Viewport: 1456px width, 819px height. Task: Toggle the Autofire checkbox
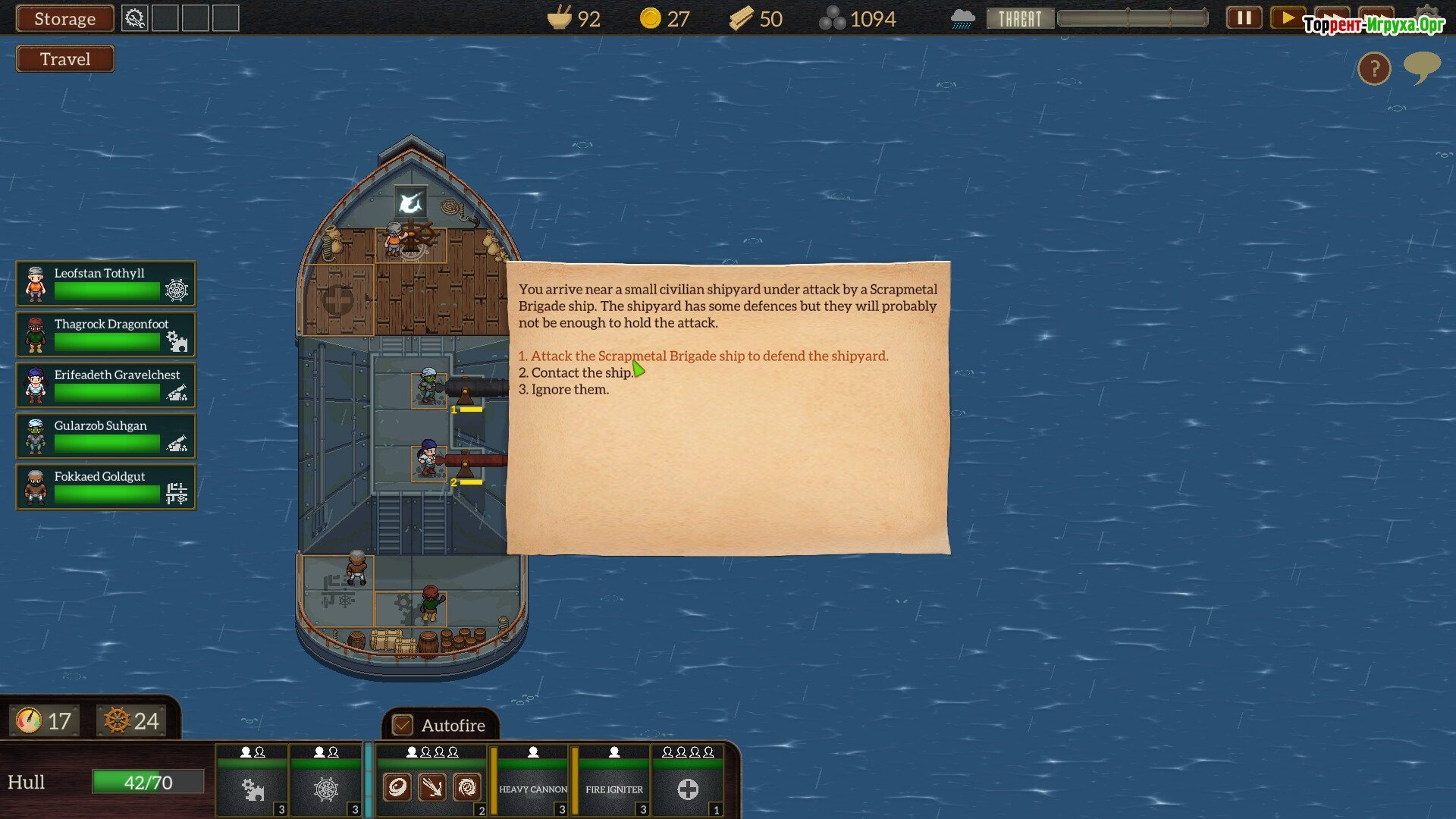[x=403, y=725]
